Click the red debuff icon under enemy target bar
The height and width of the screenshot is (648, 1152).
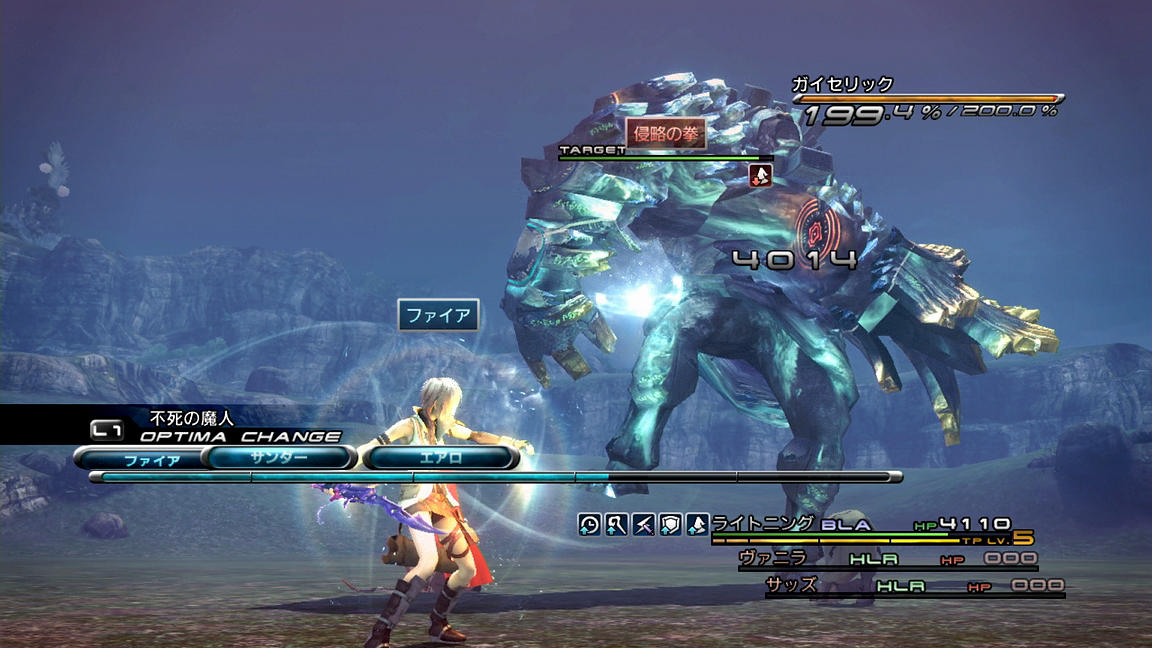(x=761, y=175)
